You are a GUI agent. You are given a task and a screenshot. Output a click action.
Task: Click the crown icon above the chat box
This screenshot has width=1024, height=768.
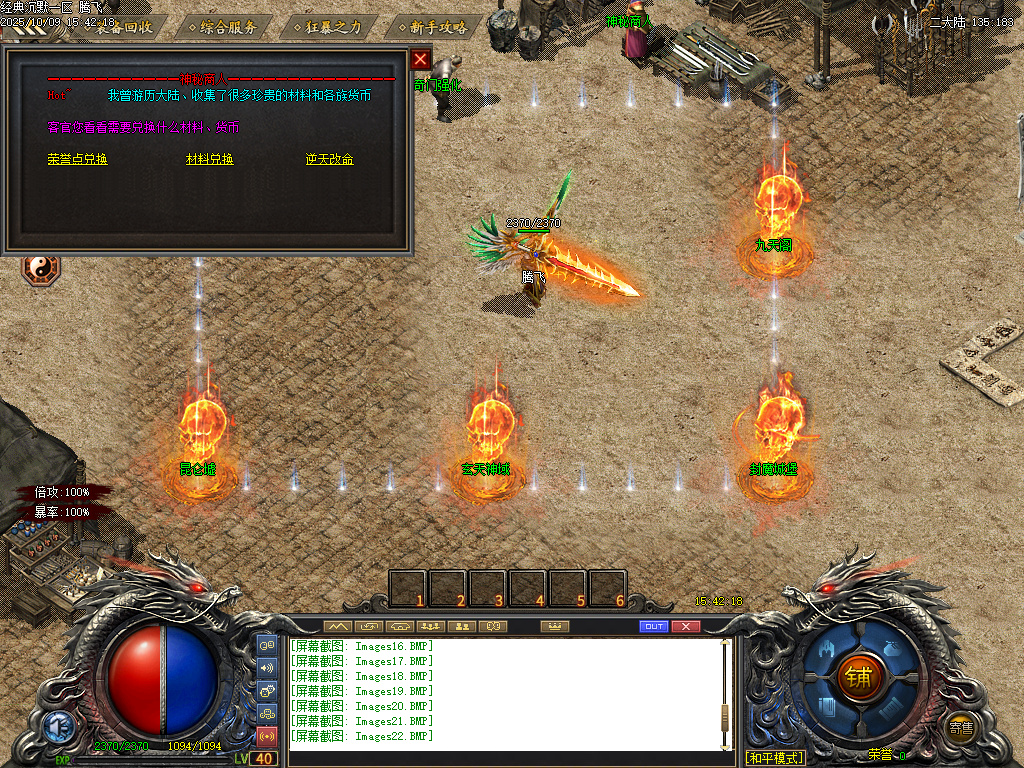(x=553, y=626)
